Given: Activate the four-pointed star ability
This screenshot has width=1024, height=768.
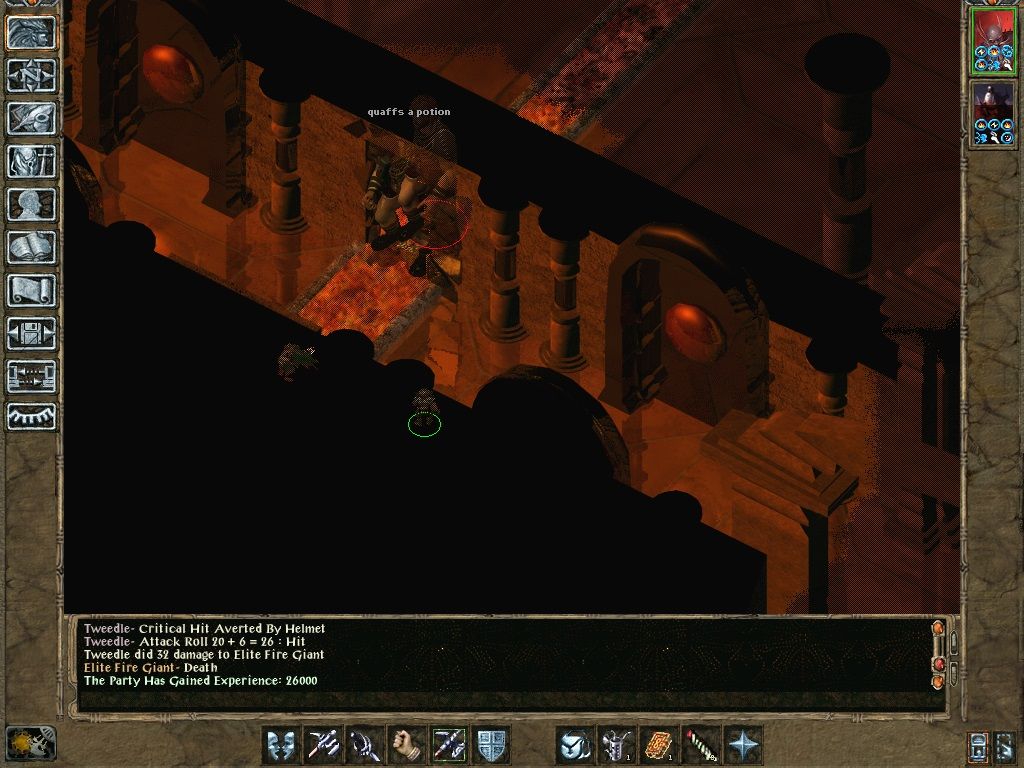Looking at the screenshot, I should 743,745.
